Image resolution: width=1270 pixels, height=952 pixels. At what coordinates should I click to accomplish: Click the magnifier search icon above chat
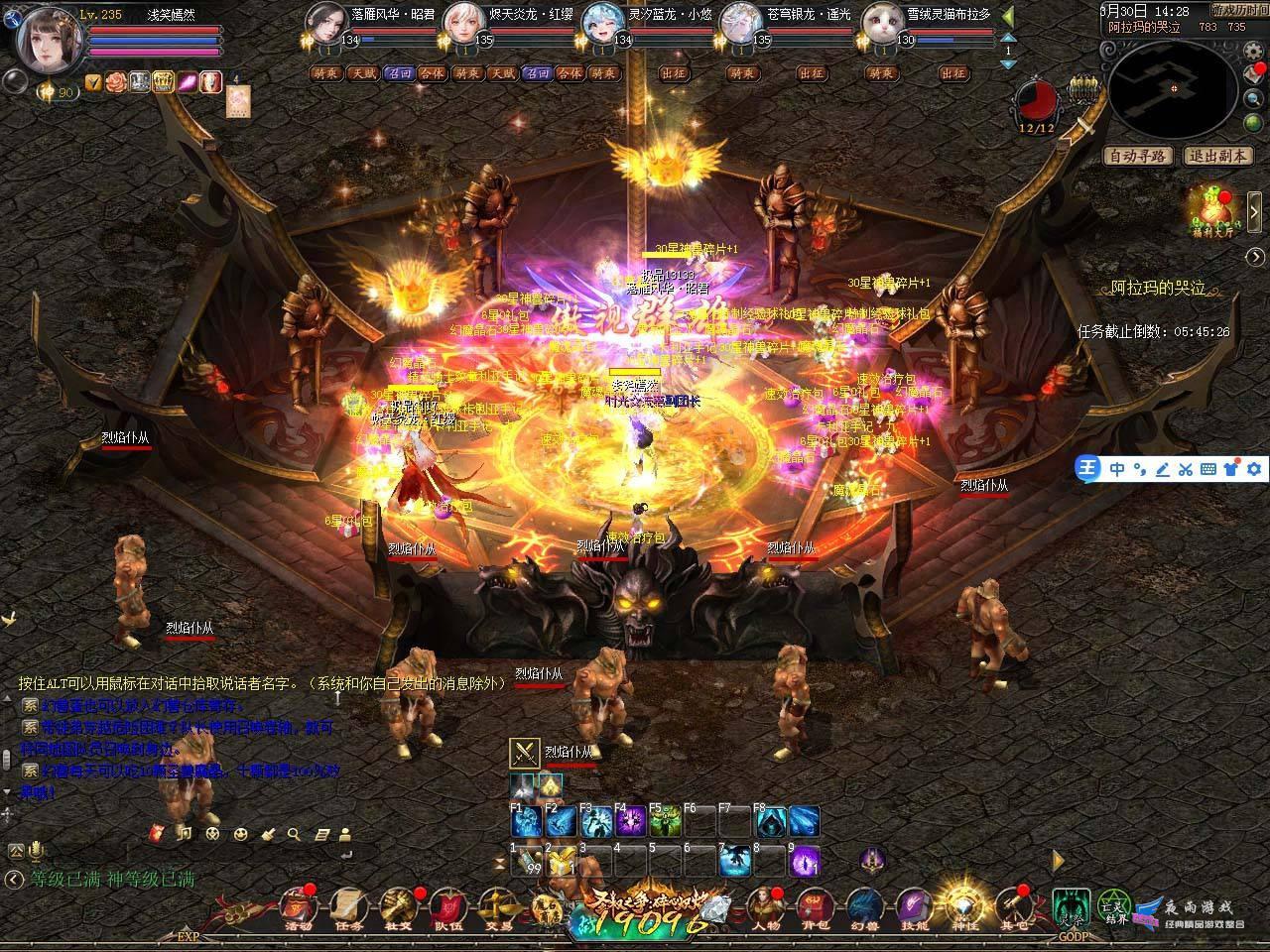pyautogui.click(x=293, y=834)
